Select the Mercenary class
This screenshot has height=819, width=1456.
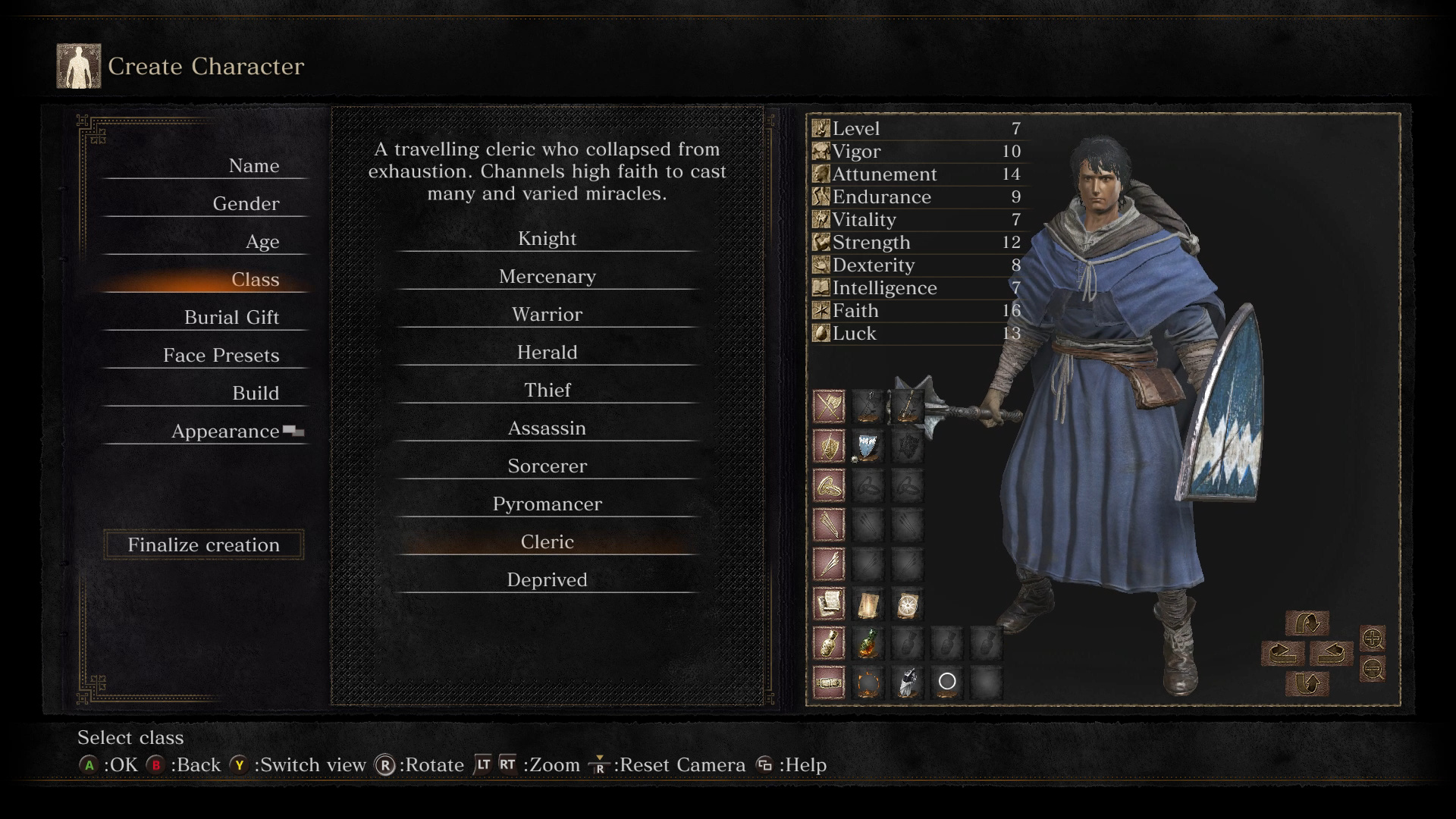[x=547, y=277]
